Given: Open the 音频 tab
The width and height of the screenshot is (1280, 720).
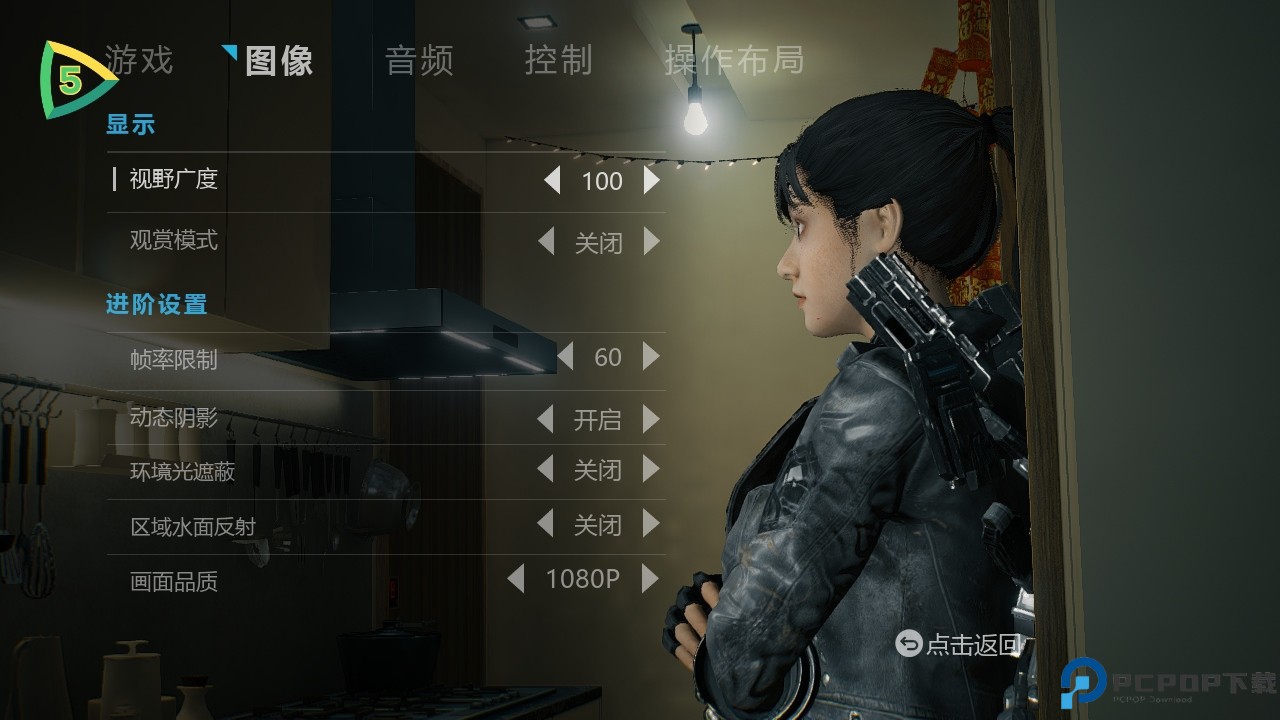Looking at the screenshot, I should point(419,61).
